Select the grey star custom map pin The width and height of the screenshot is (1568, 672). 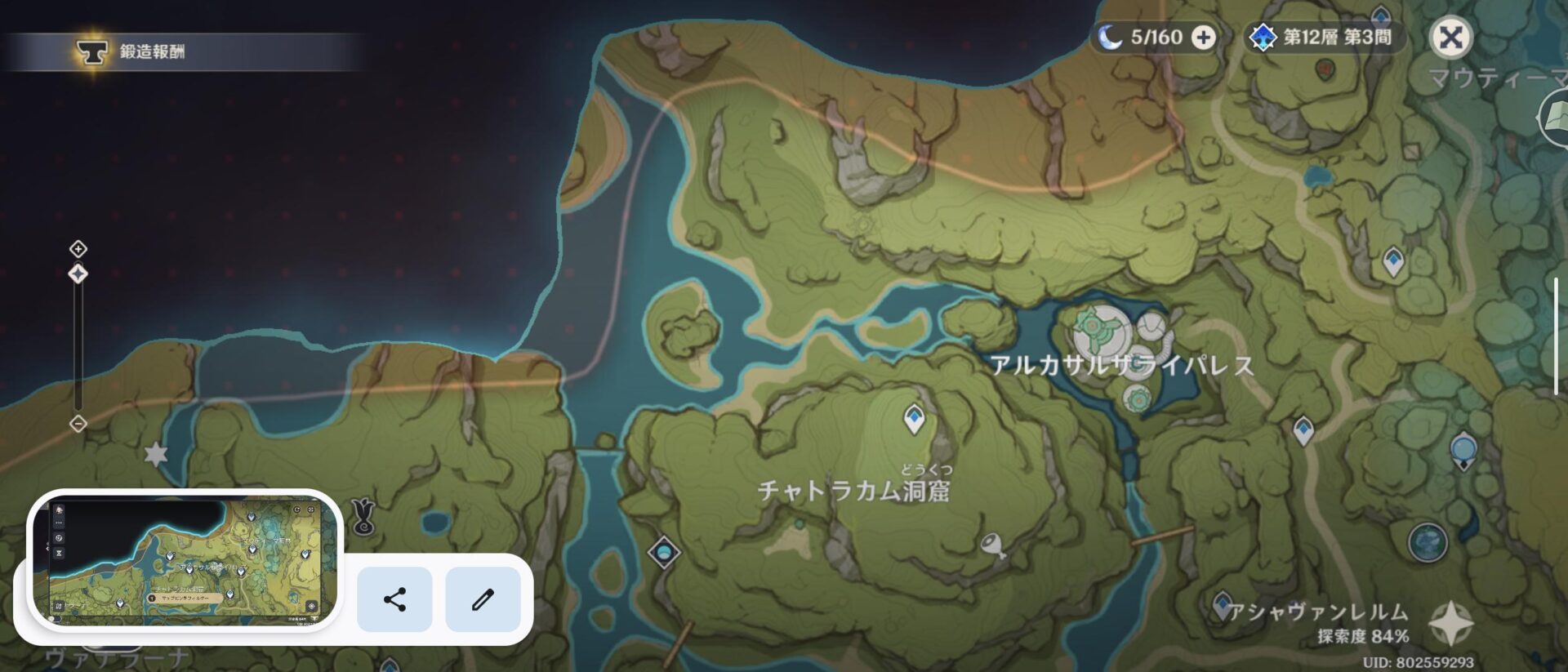coord(155,454)
